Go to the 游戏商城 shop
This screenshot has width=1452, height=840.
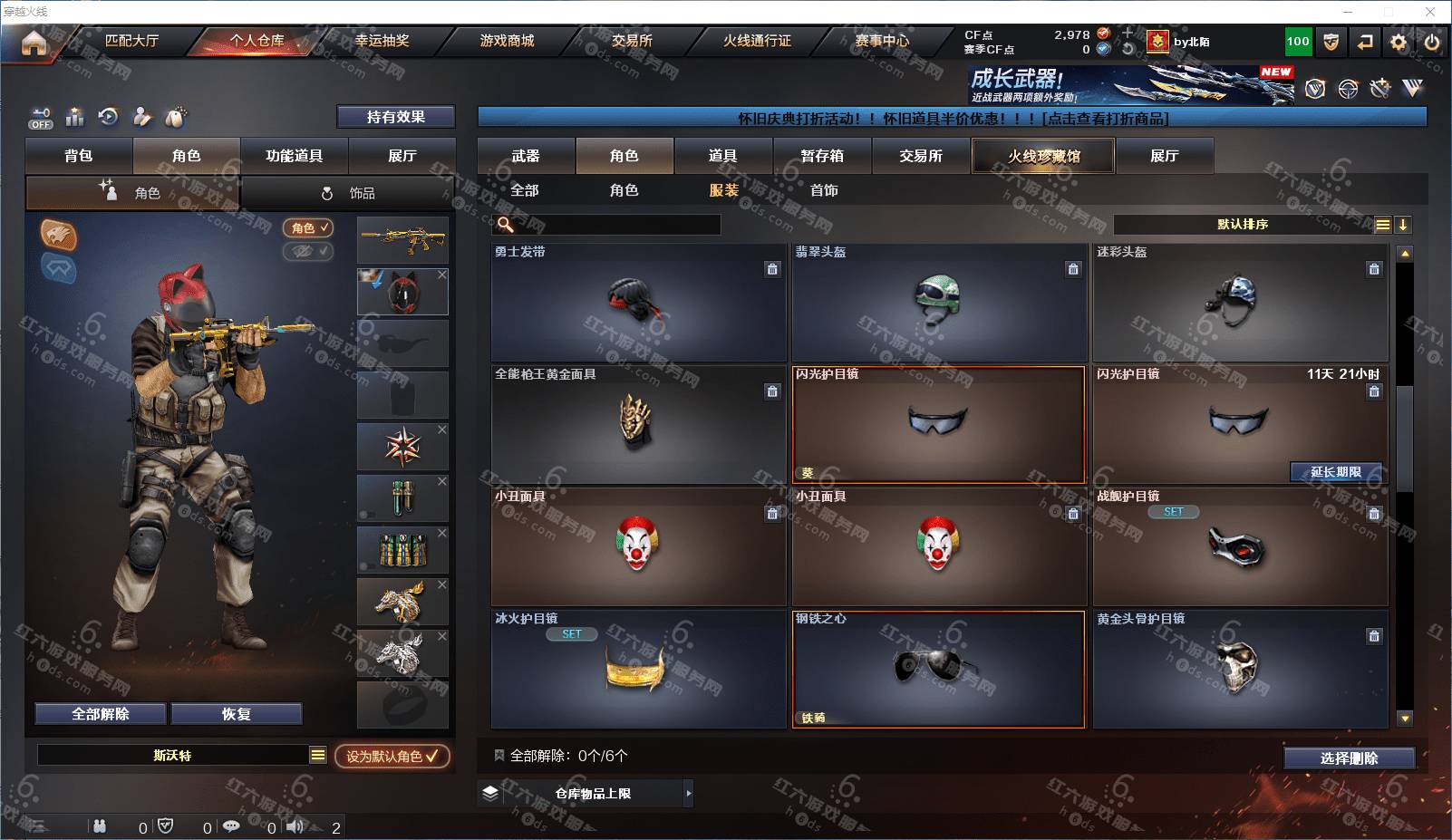tap(507, 41)
